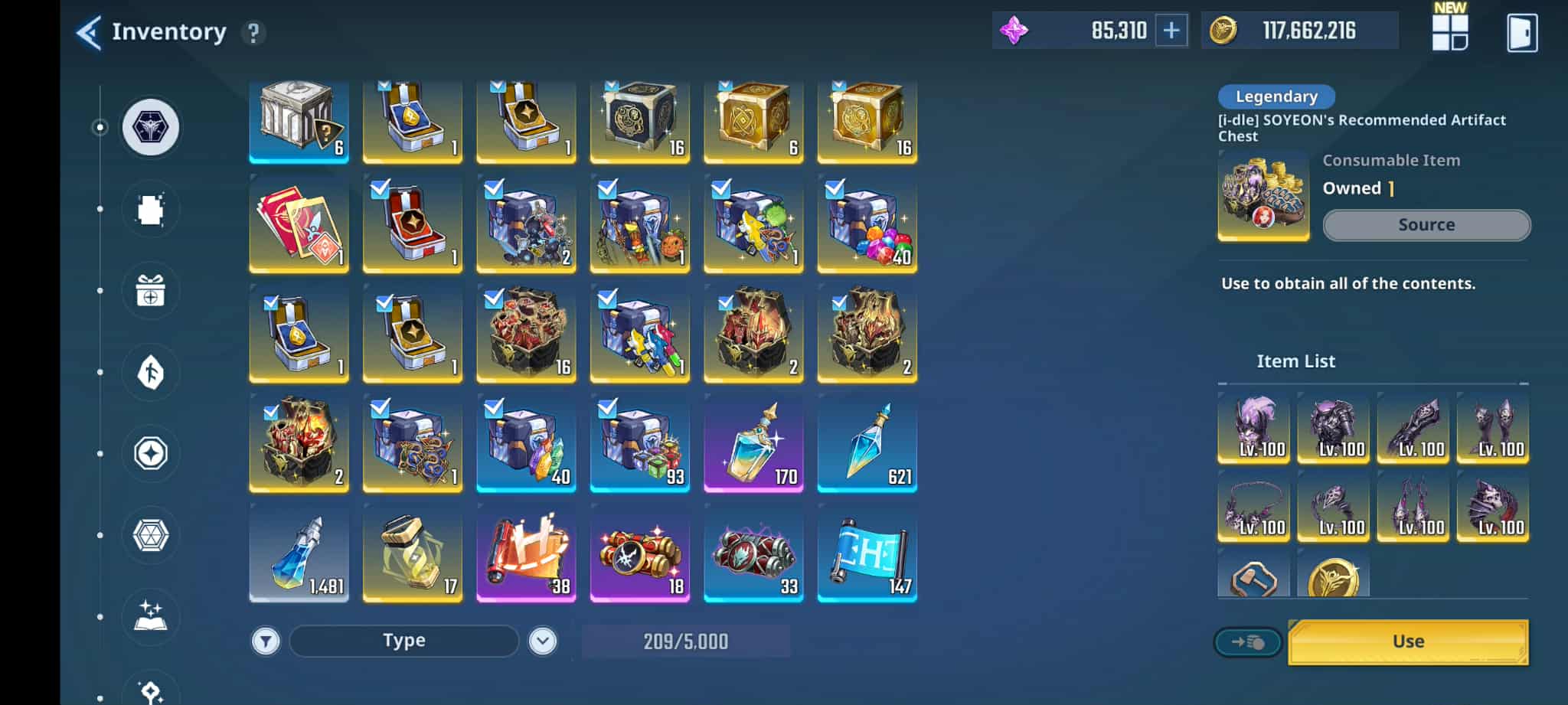Select the purple-backed potion stack of 170
This screenshot has width=1568, height=705.
point(753,444)
